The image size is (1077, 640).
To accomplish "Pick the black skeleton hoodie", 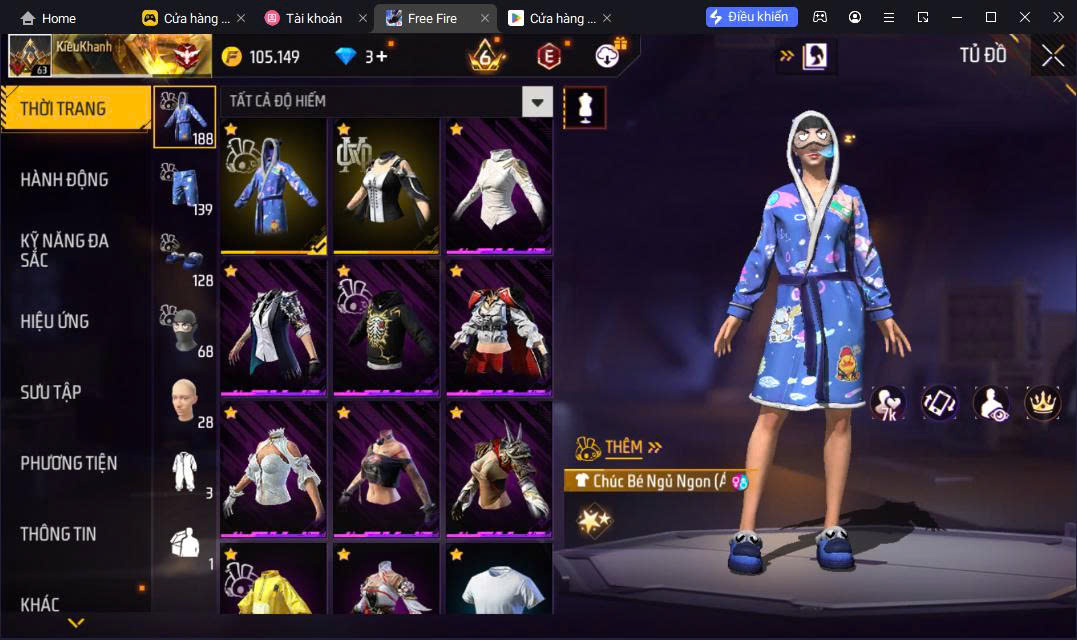I will pyautogui.click(x=386, y=328).
